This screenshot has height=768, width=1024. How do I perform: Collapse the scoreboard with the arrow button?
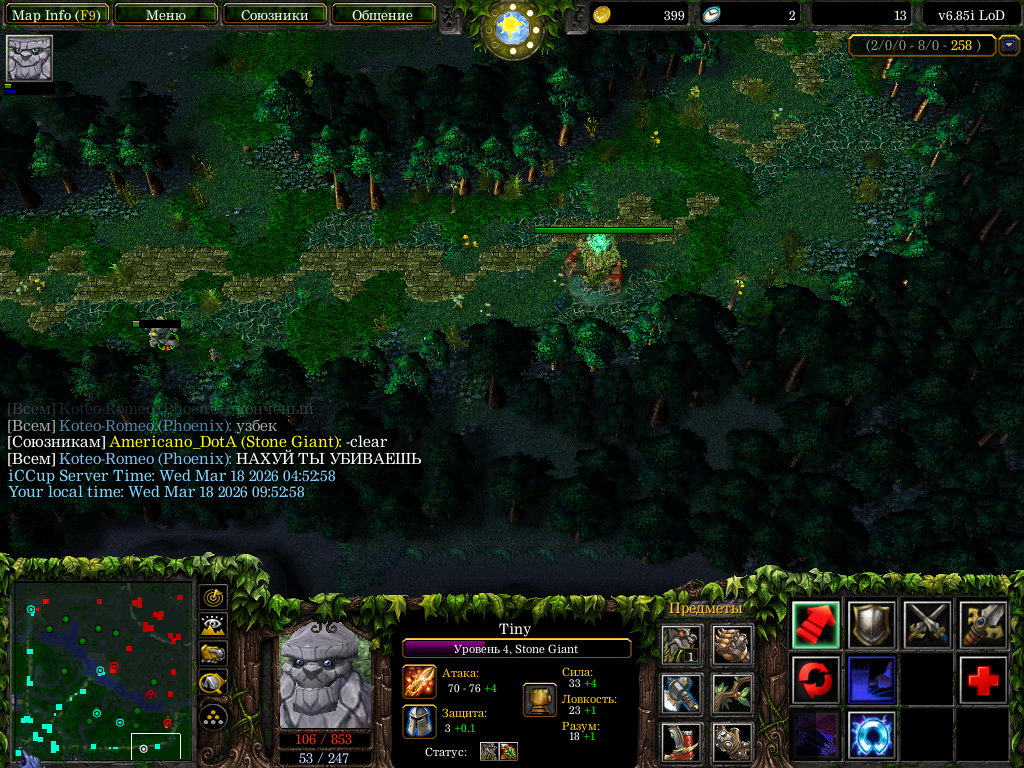(x=1009, y=45)
